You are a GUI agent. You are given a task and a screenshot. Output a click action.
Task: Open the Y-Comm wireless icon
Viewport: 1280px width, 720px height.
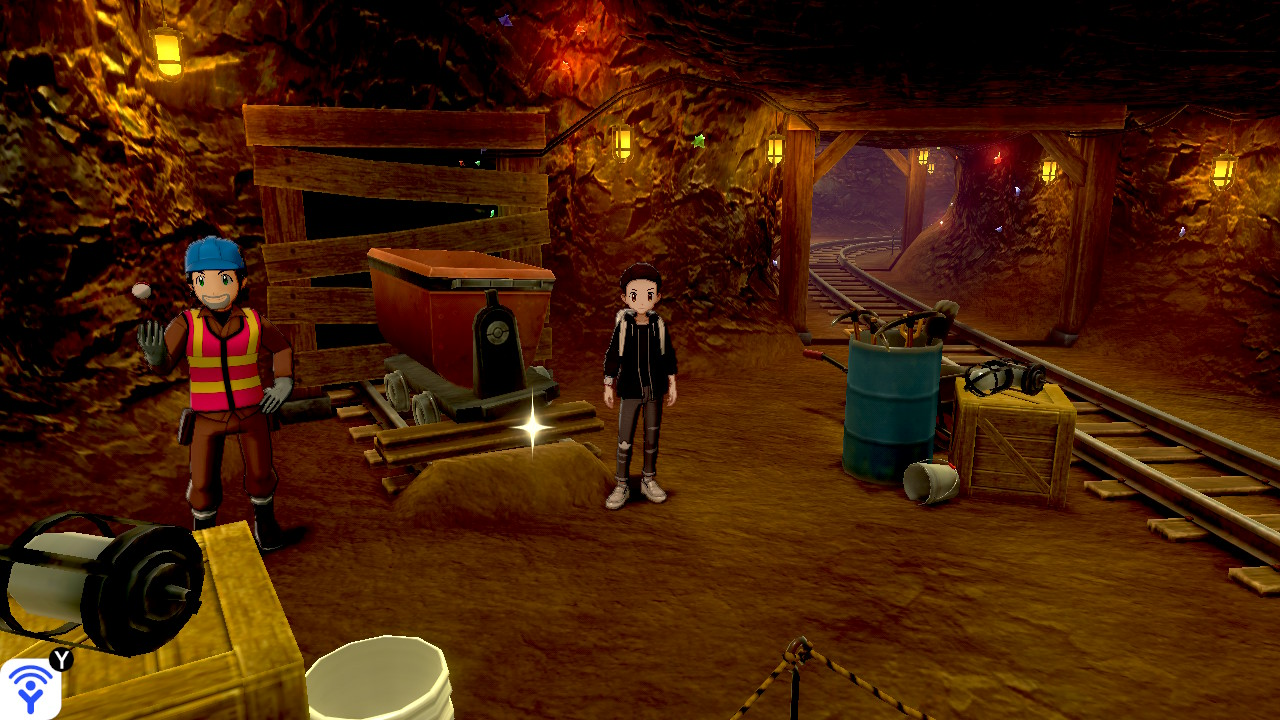click(30, 688)
